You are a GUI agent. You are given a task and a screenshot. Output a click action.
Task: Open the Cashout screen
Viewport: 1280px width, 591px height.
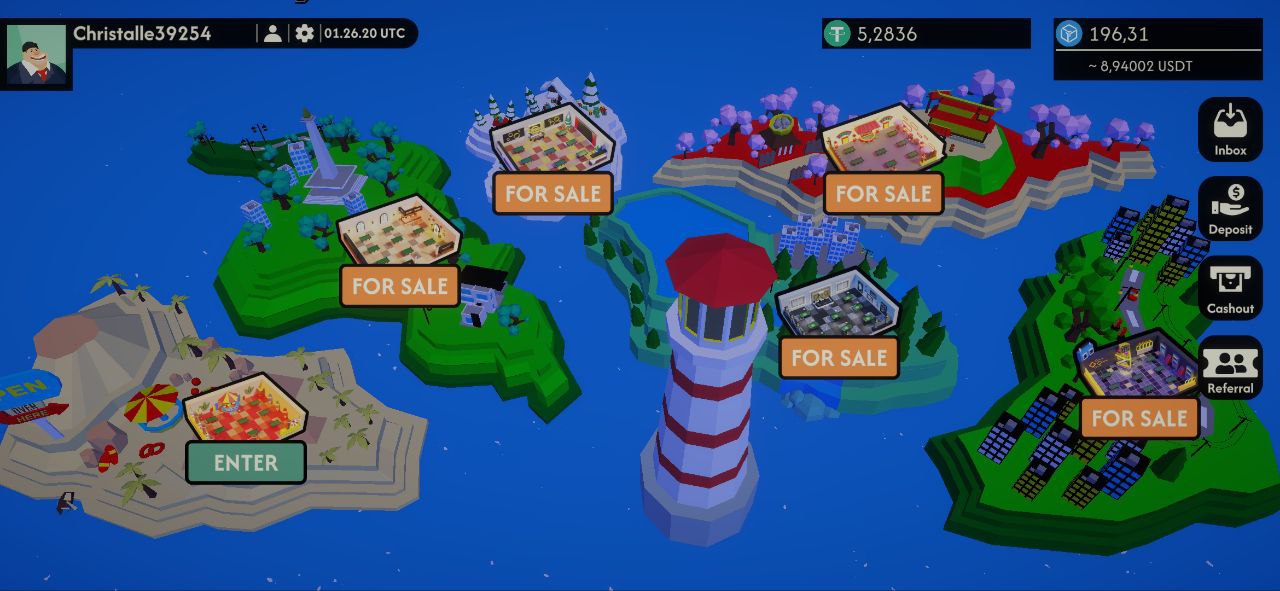click(x=1230, y=288)
